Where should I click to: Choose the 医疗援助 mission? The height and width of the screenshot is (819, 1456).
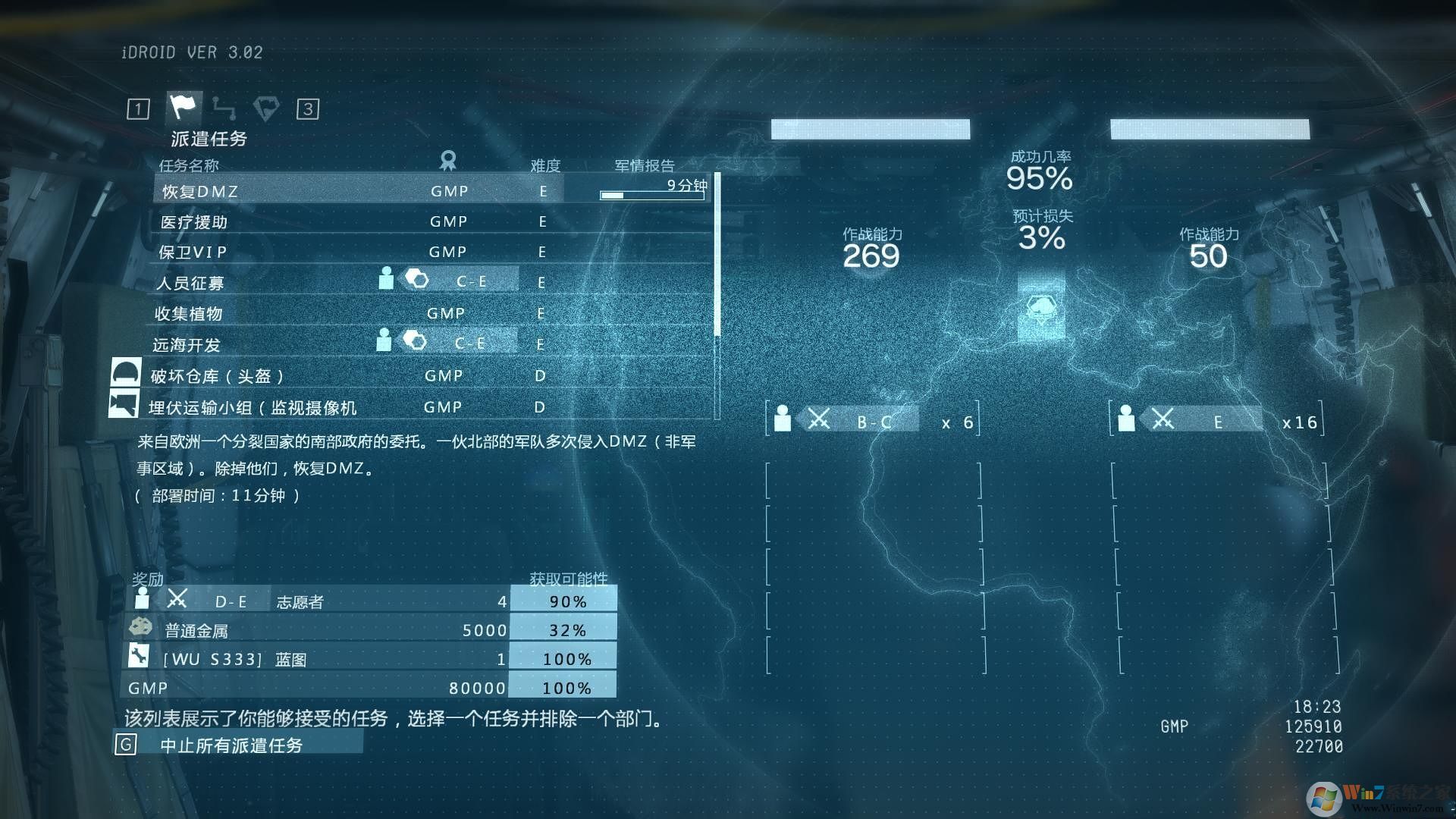tap(356, 222)
